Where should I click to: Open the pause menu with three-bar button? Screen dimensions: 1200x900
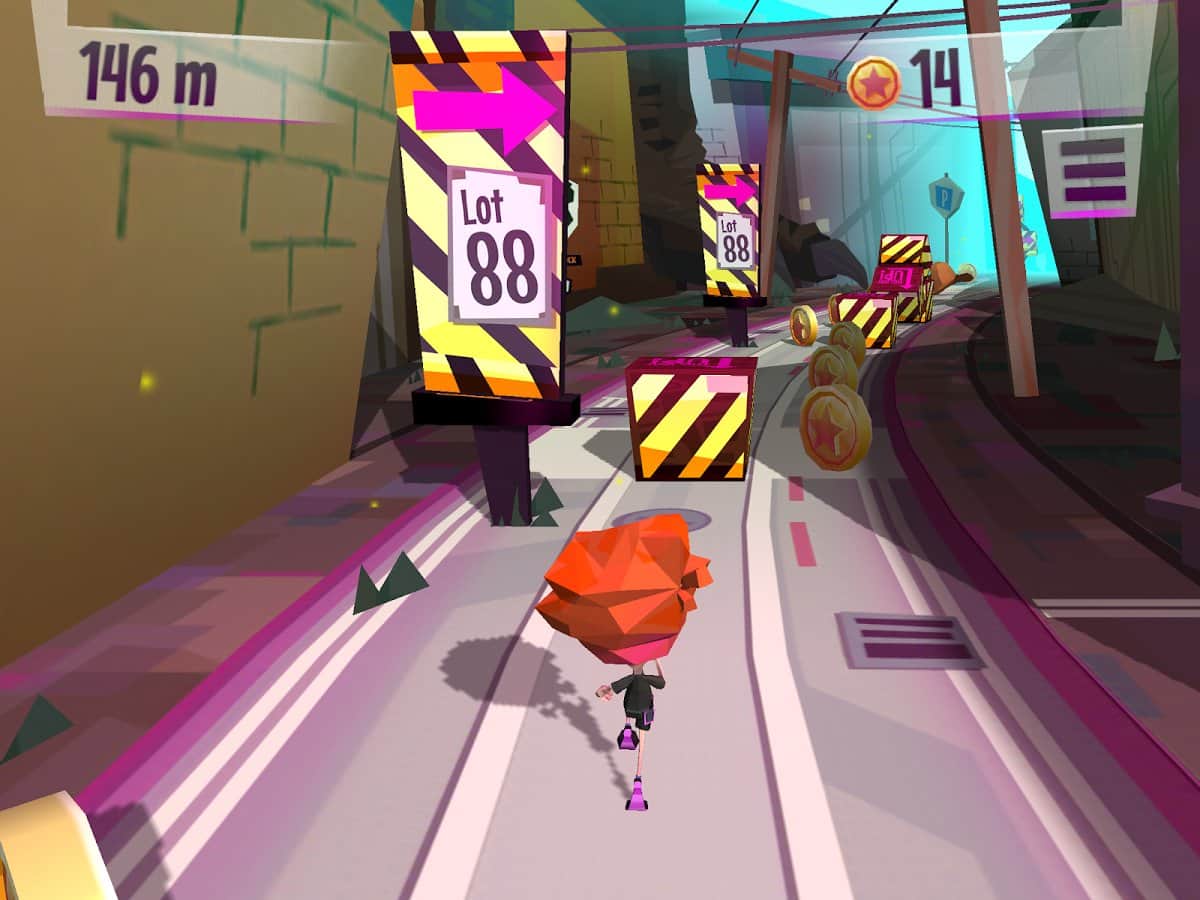click(x=1092, y=171)
